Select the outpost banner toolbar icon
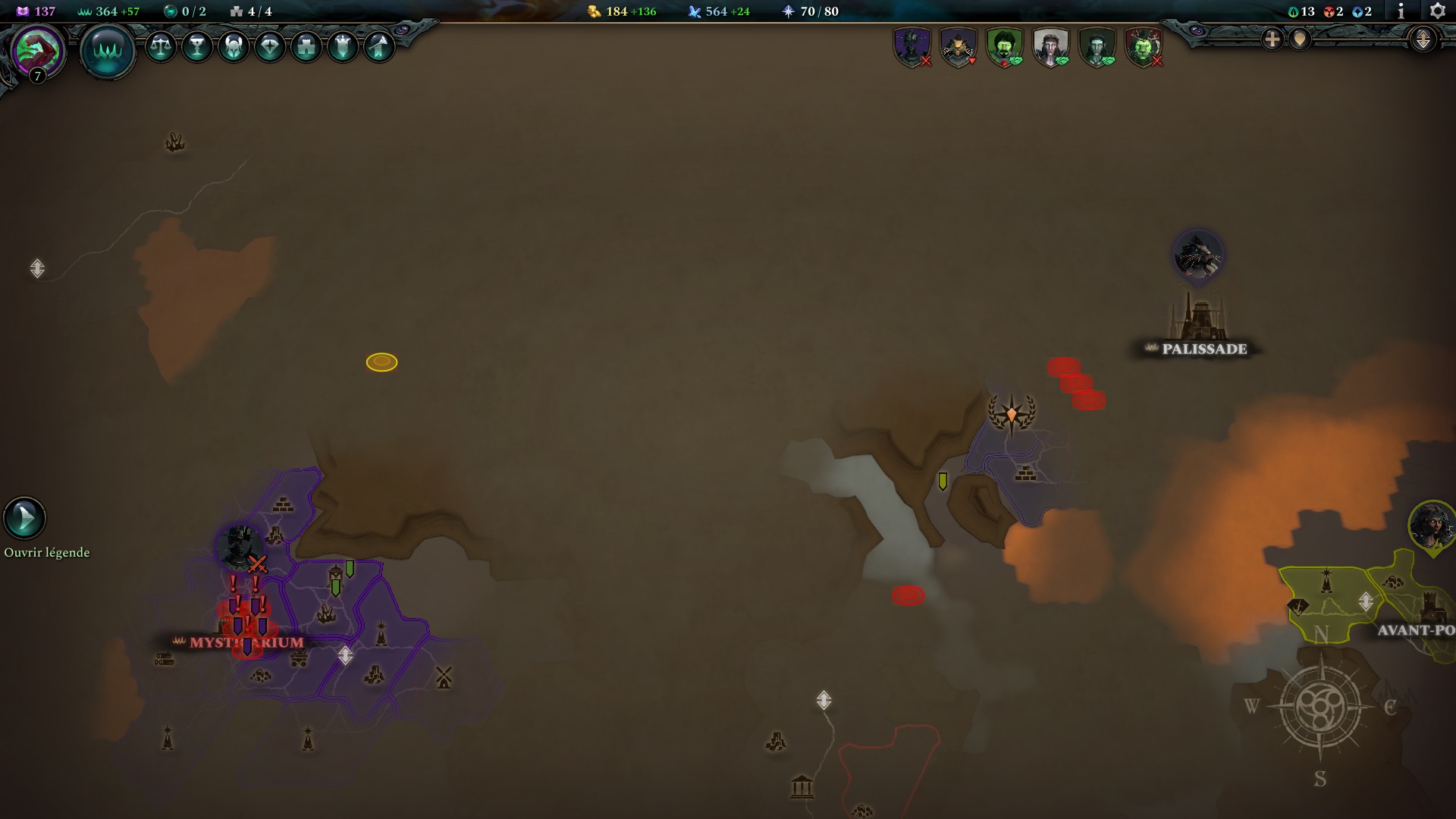1456x819 pixels. click(x=379, y=47)
